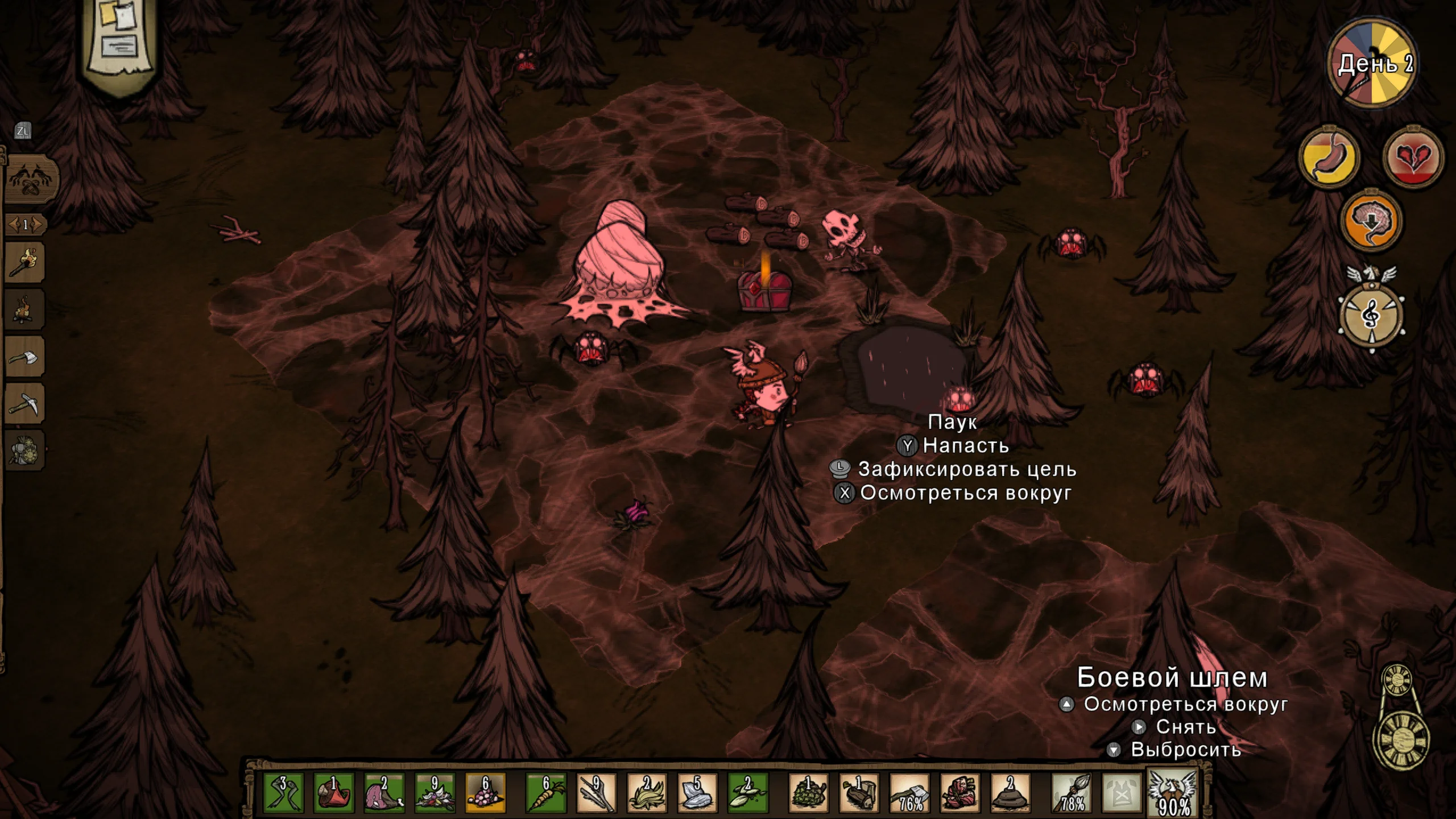Select the raw meat inventory slot
This screenshot has height=819, width=1456.
[x=384, y=792]
